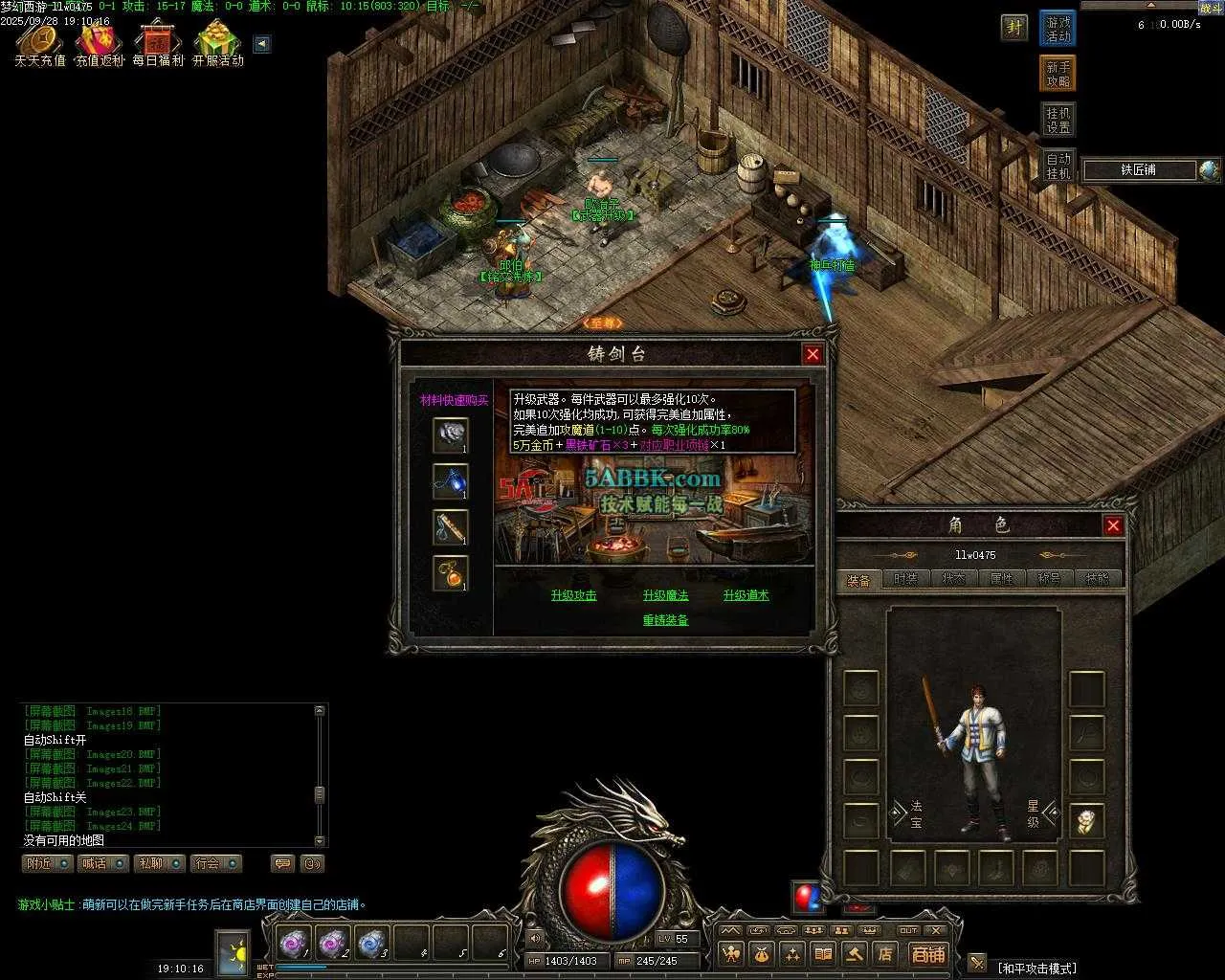Screen dimensions: 1225x980
Task: Open 每日福利 daily welfare icon
Action: (158, 44)
